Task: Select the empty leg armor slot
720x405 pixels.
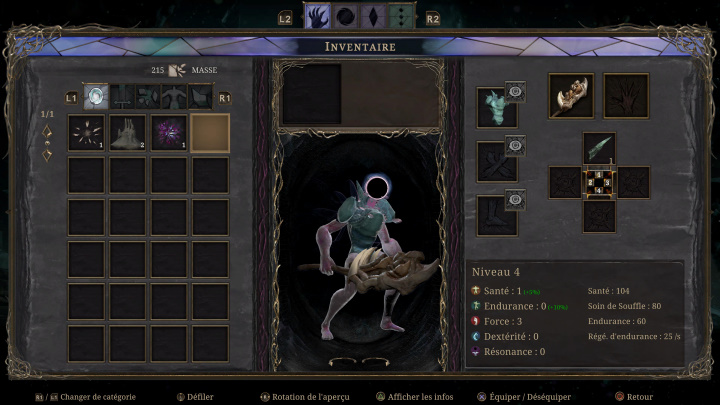Action: pyautogui.click(x=494, y=161)
